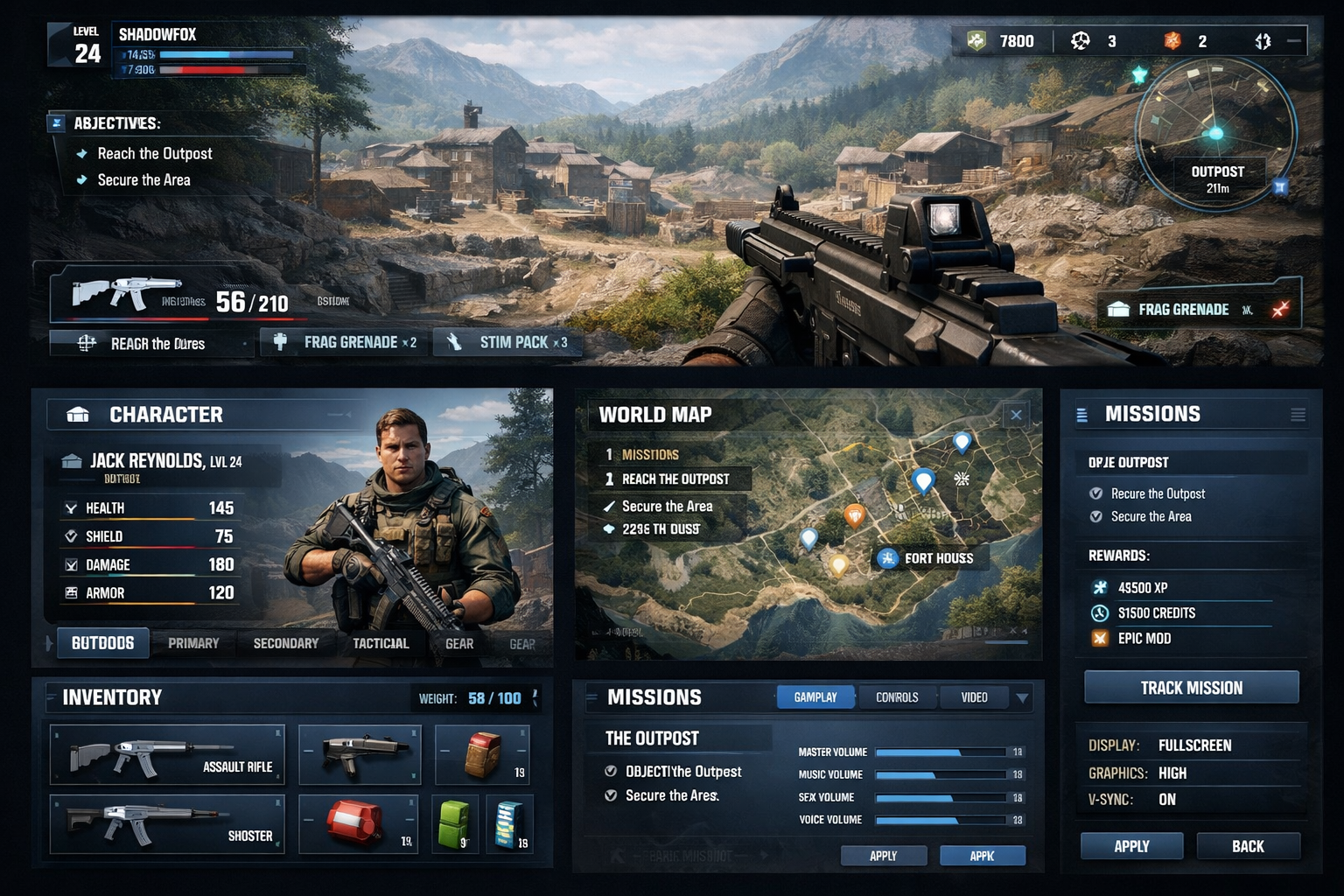Show the Gameplay settings tab
Screen dimensions: 1344x896
[815, 697]
